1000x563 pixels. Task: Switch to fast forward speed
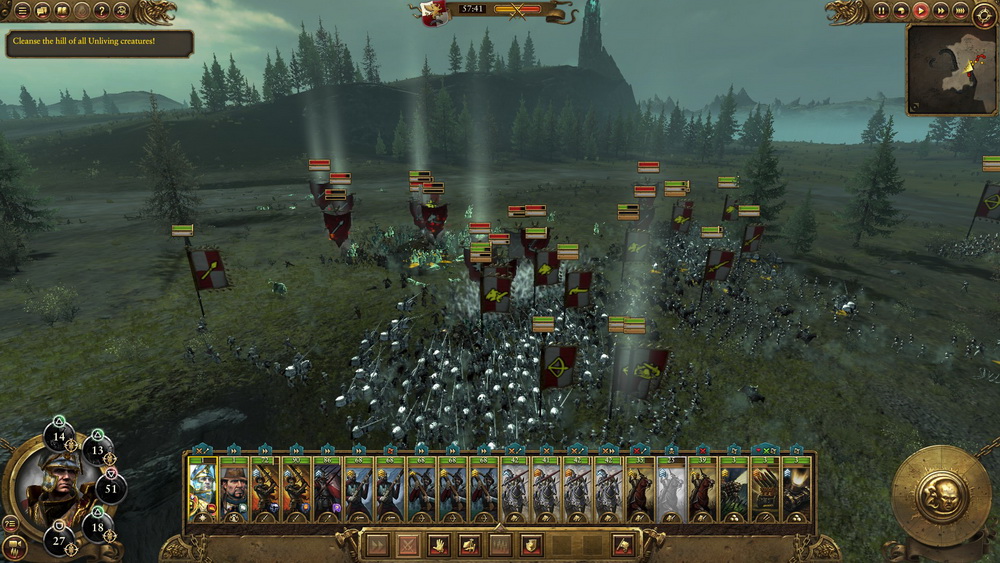coord(940,11)
